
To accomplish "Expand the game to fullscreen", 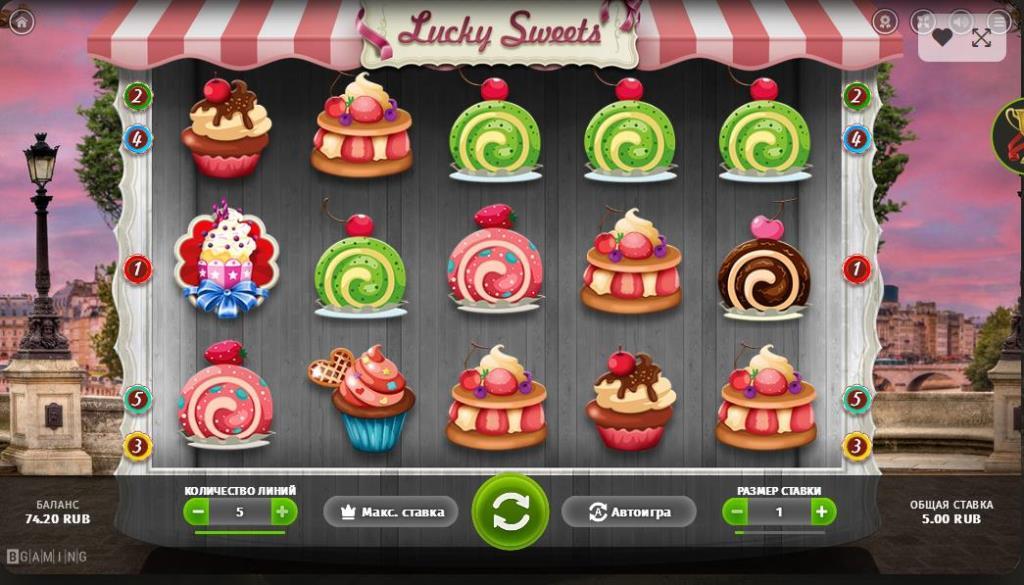I will [981, 38].
